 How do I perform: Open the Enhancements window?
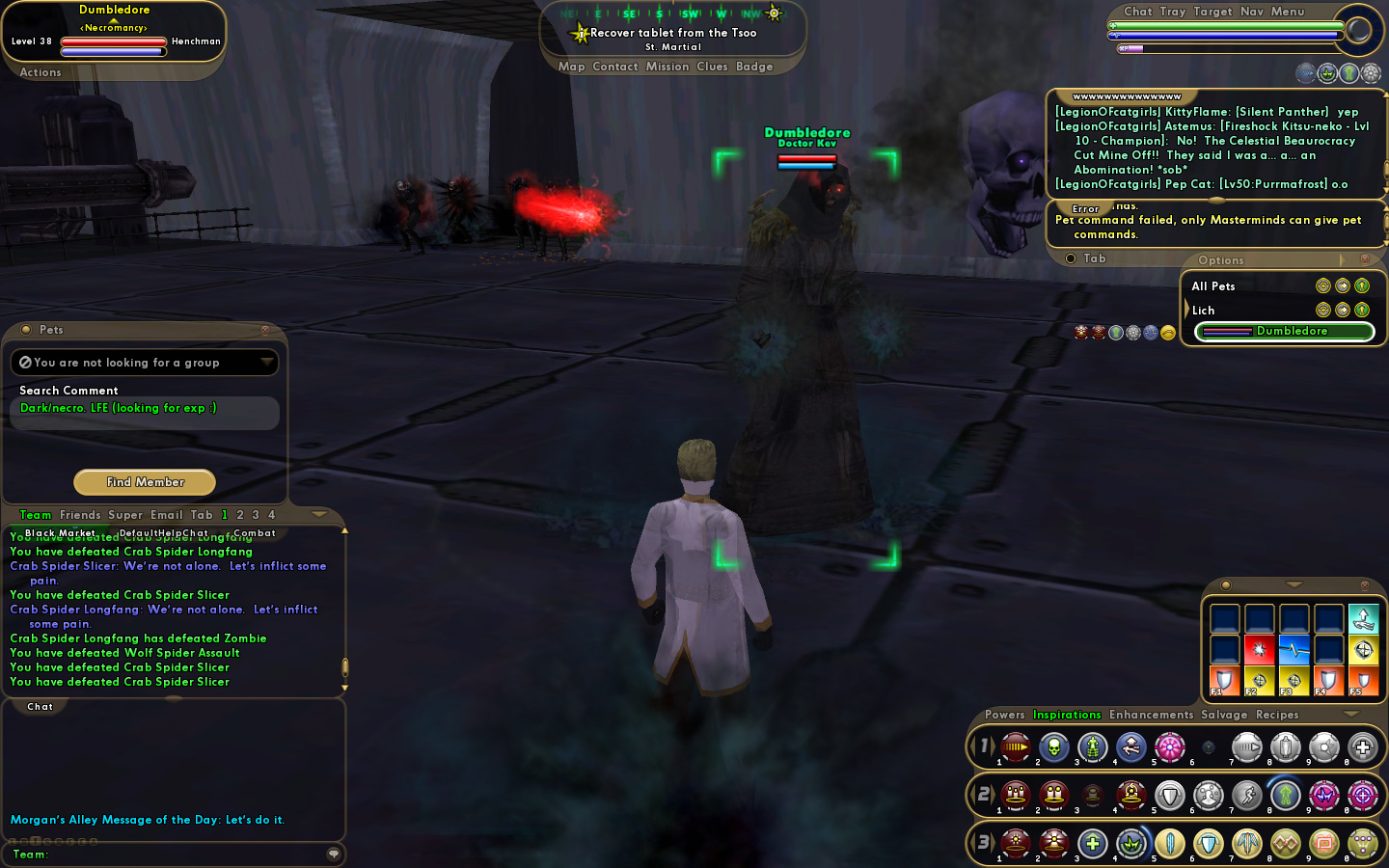pos(1151,715)
